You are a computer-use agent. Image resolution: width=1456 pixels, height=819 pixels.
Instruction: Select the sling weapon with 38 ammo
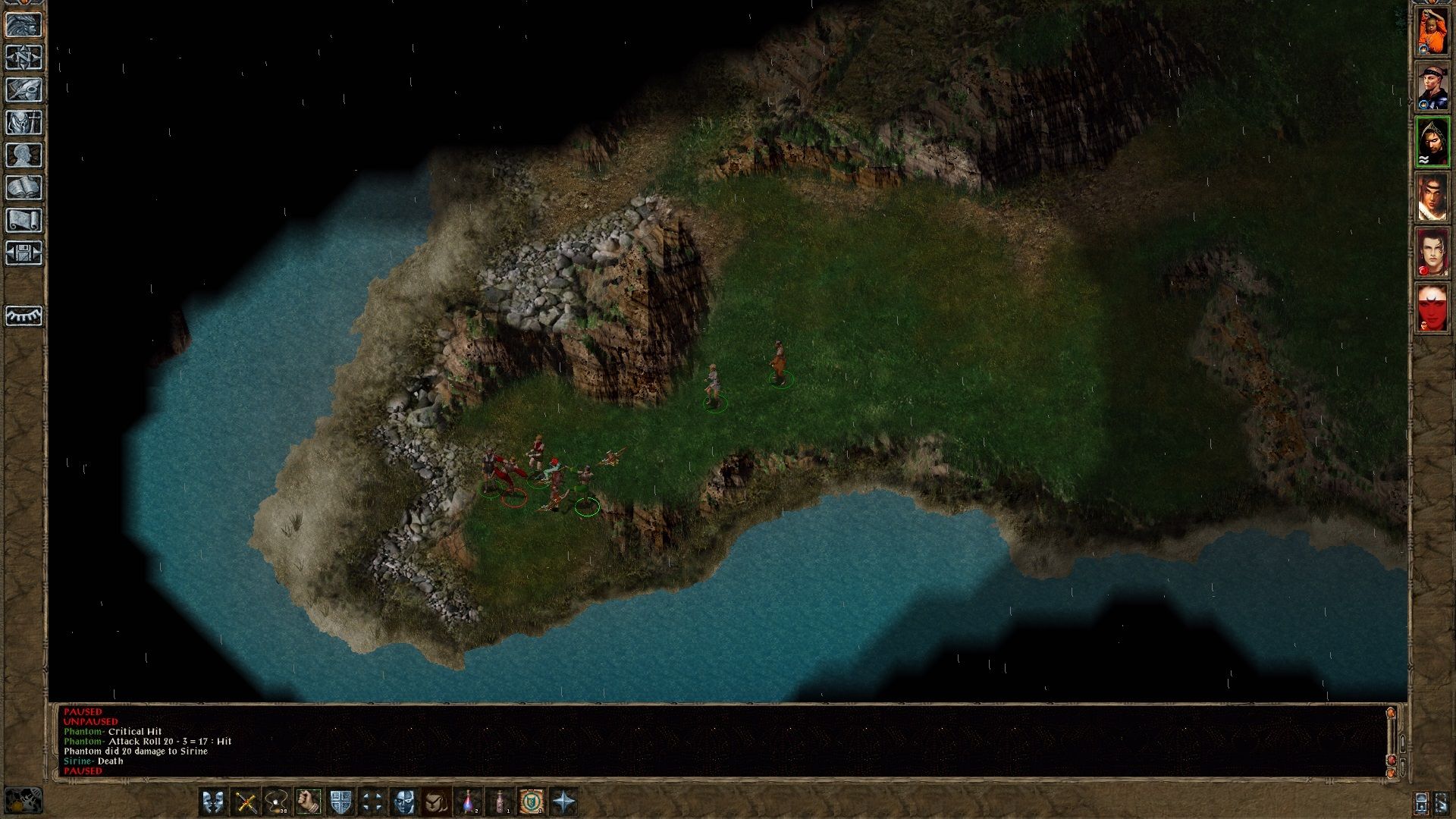[x=277, y=802]
